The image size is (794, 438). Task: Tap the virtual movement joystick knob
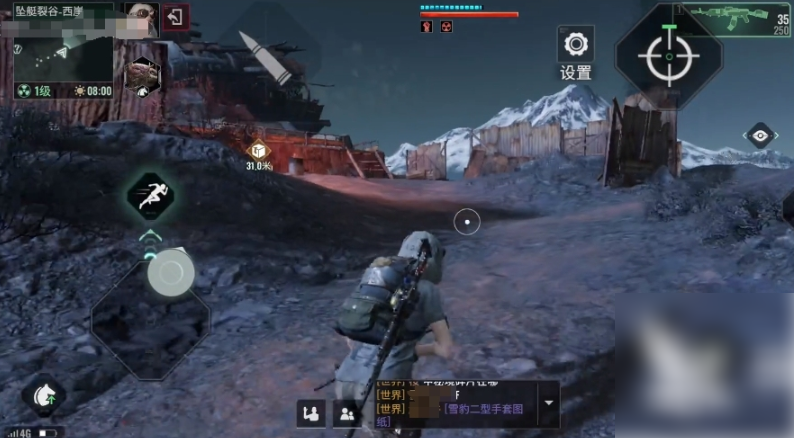173,273
